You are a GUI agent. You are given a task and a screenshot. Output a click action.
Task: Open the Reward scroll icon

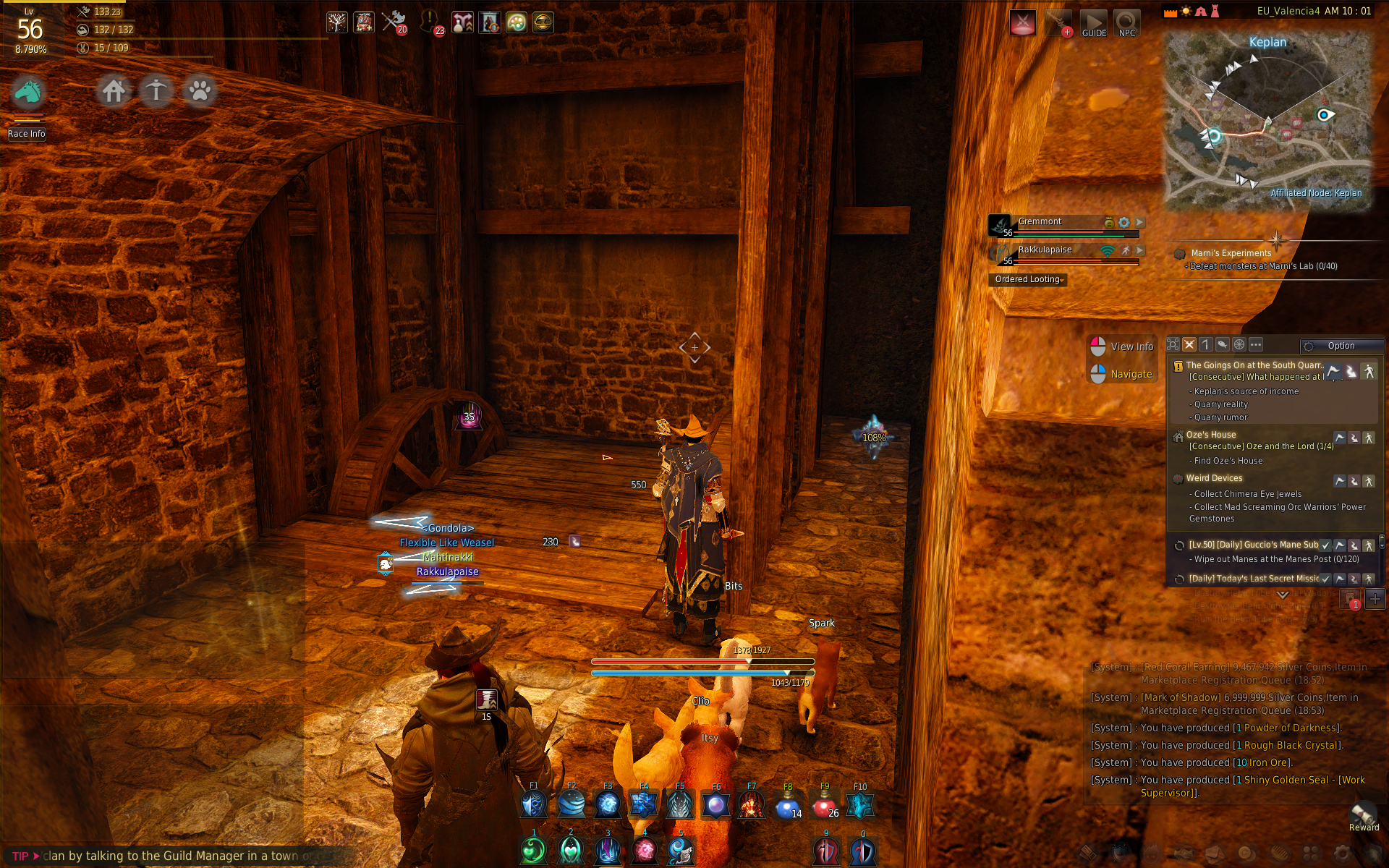click(x=1364, y=814)
